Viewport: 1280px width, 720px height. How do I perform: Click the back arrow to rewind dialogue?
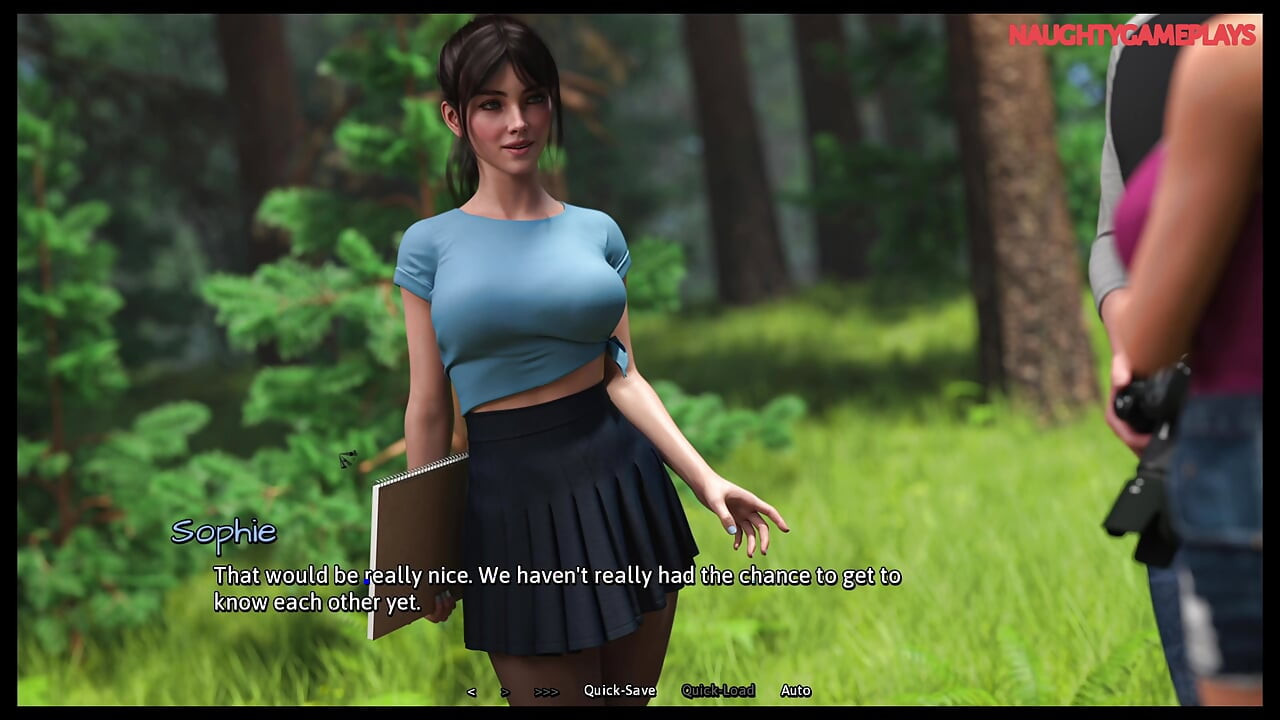pos(471,690)
